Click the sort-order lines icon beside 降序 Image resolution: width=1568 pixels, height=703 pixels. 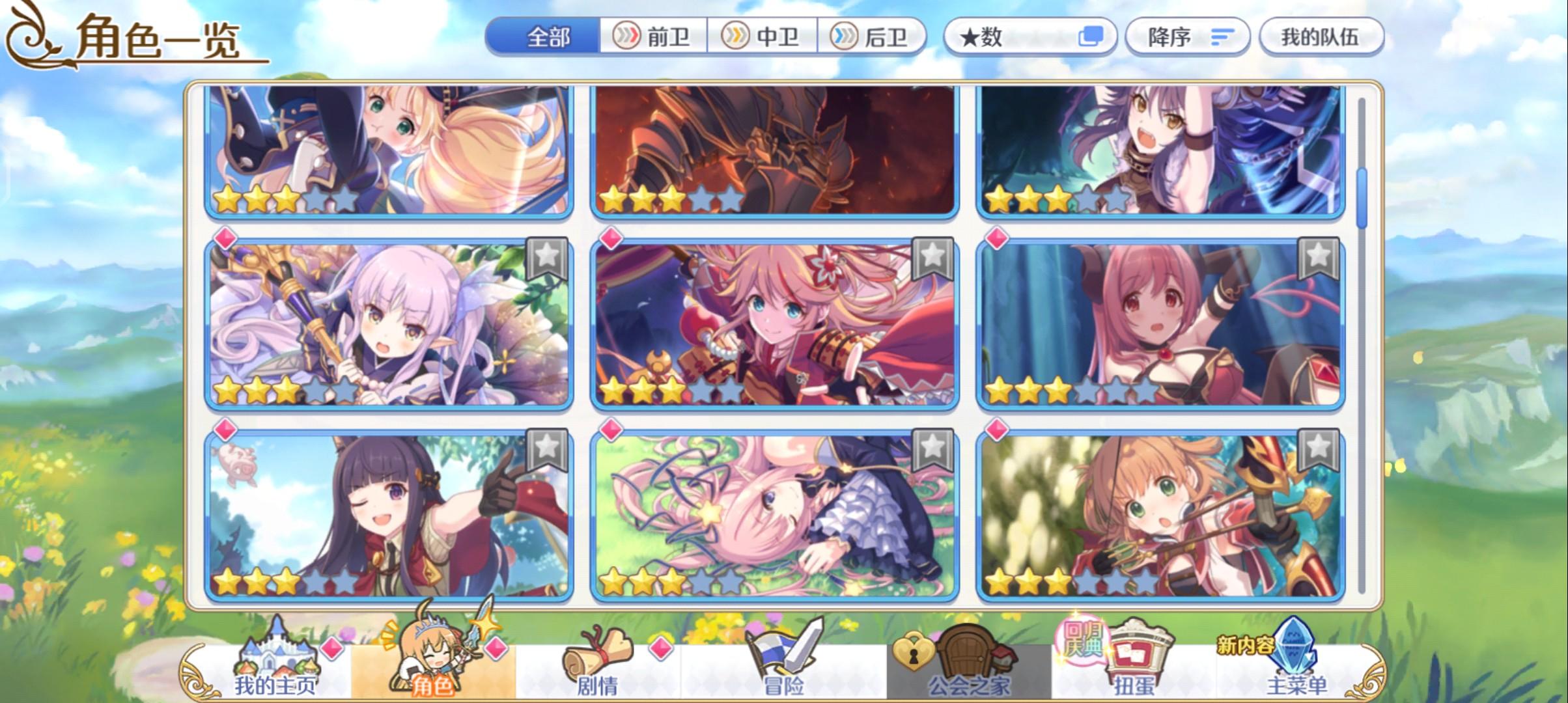(1223, 37)
